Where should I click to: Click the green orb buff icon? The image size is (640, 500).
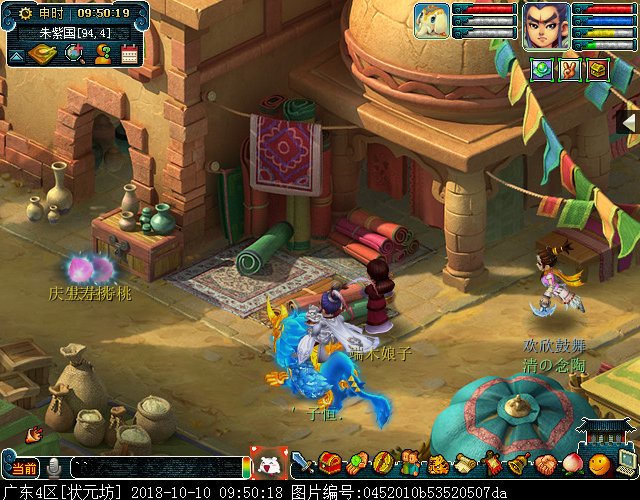point(542,69)
